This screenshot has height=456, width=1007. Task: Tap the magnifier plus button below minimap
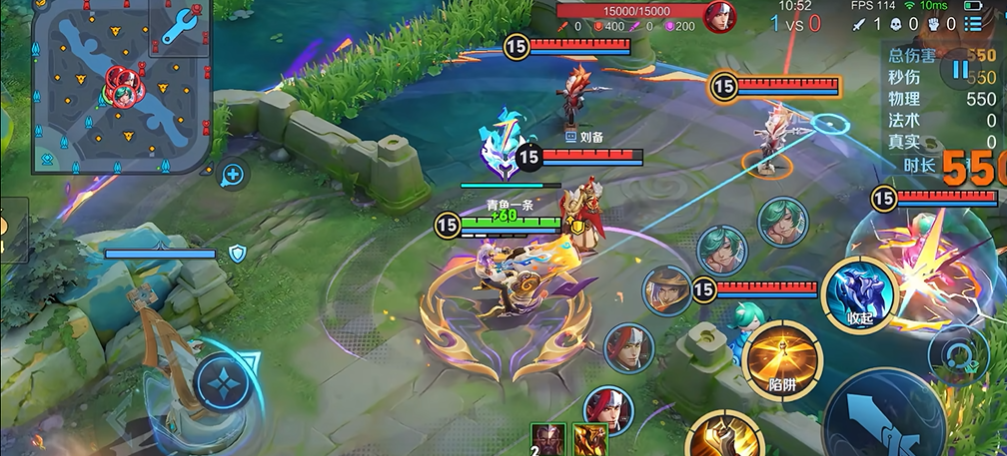[233, 175]
